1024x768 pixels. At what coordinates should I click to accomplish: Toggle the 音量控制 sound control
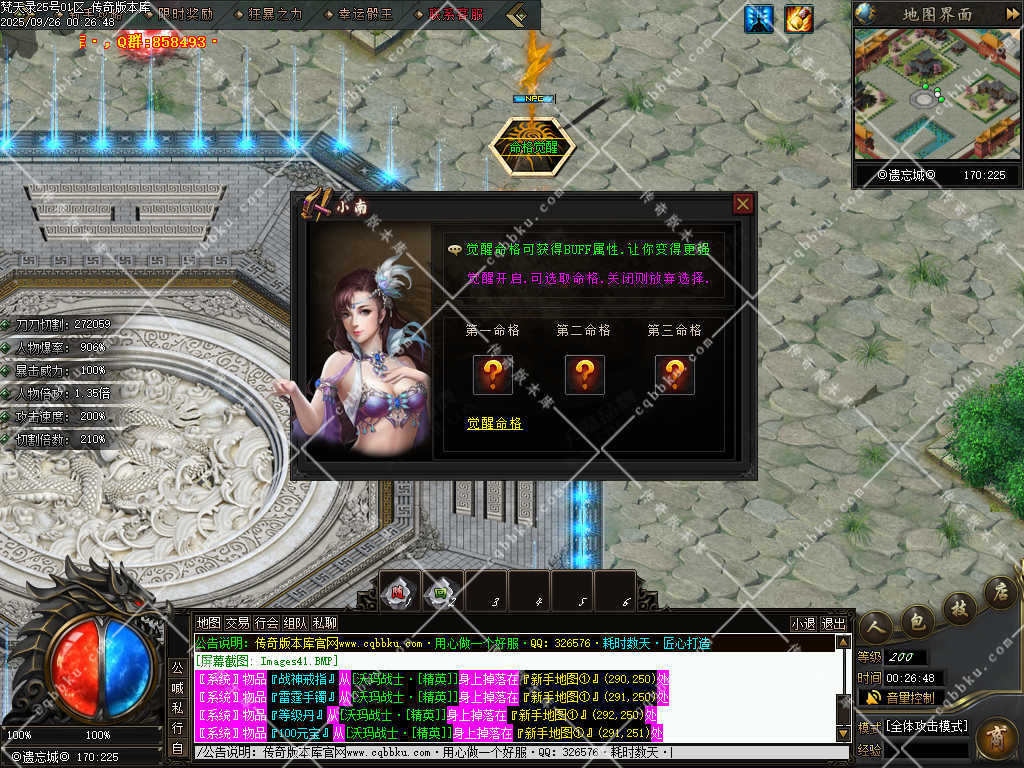(900, 697)
